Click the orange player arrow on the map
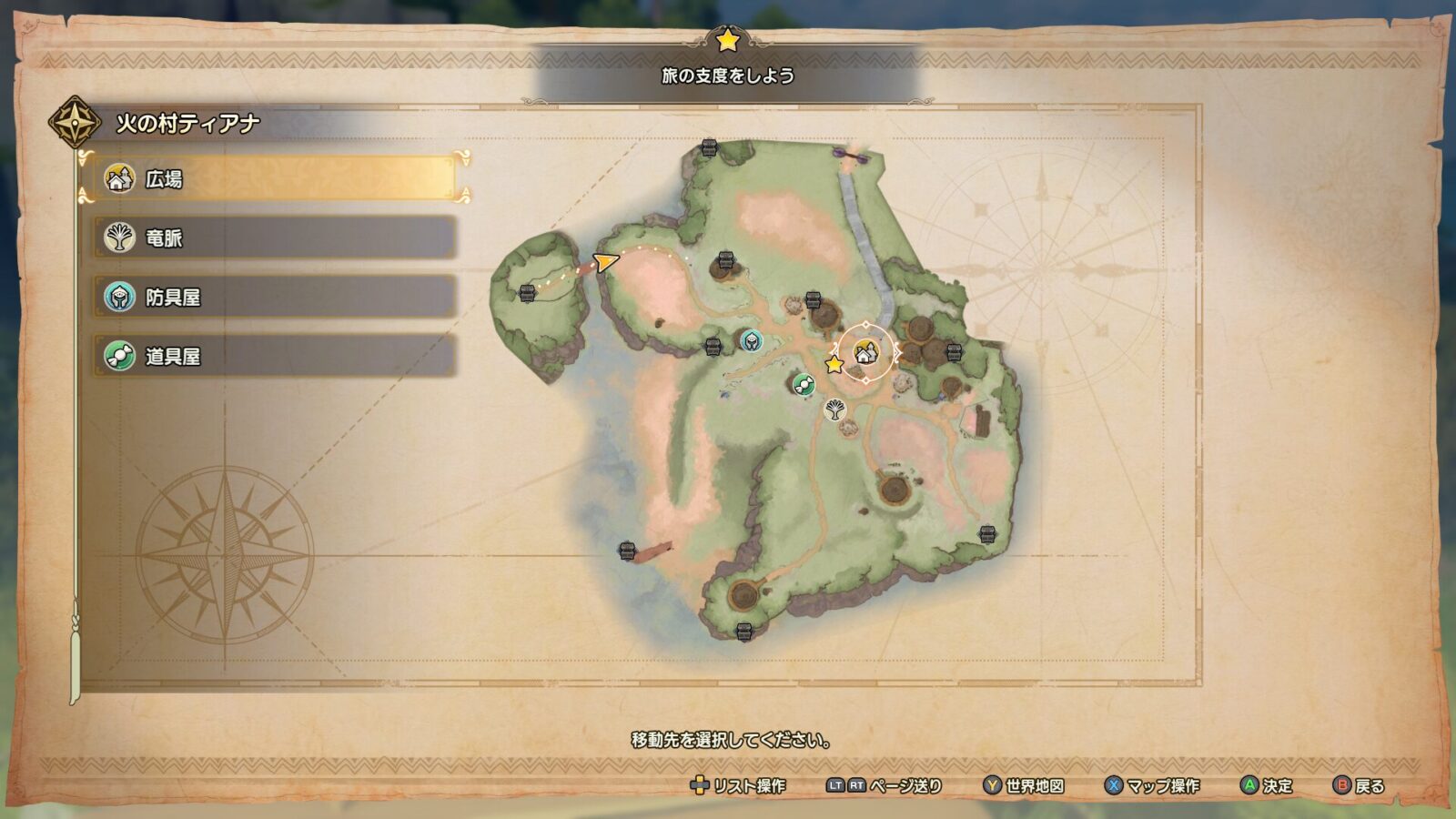Viewport: 1456px width, 819px height. (604, 263)
